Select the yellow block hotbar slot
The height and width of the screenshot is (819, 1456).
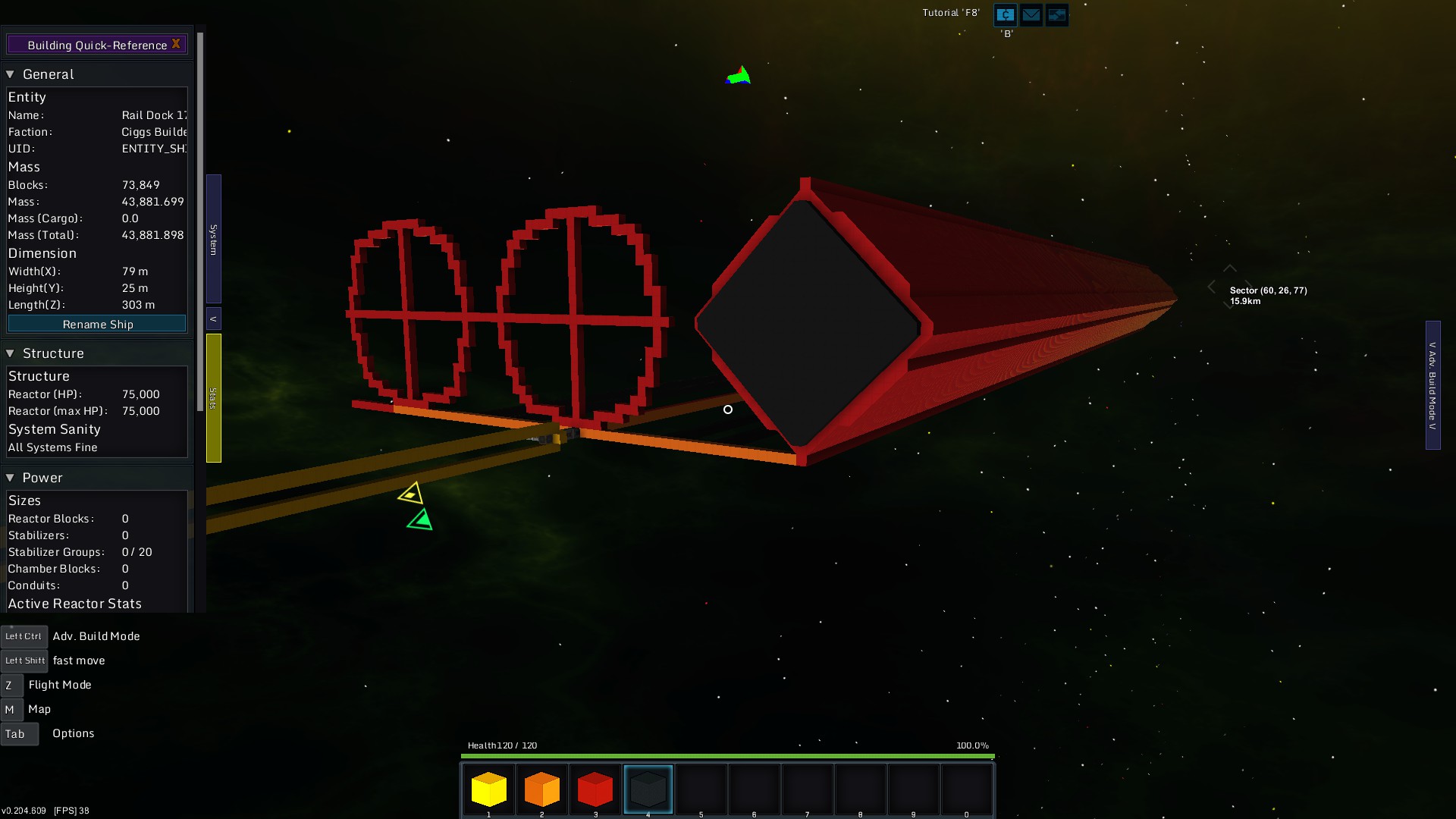click(489, 789)
